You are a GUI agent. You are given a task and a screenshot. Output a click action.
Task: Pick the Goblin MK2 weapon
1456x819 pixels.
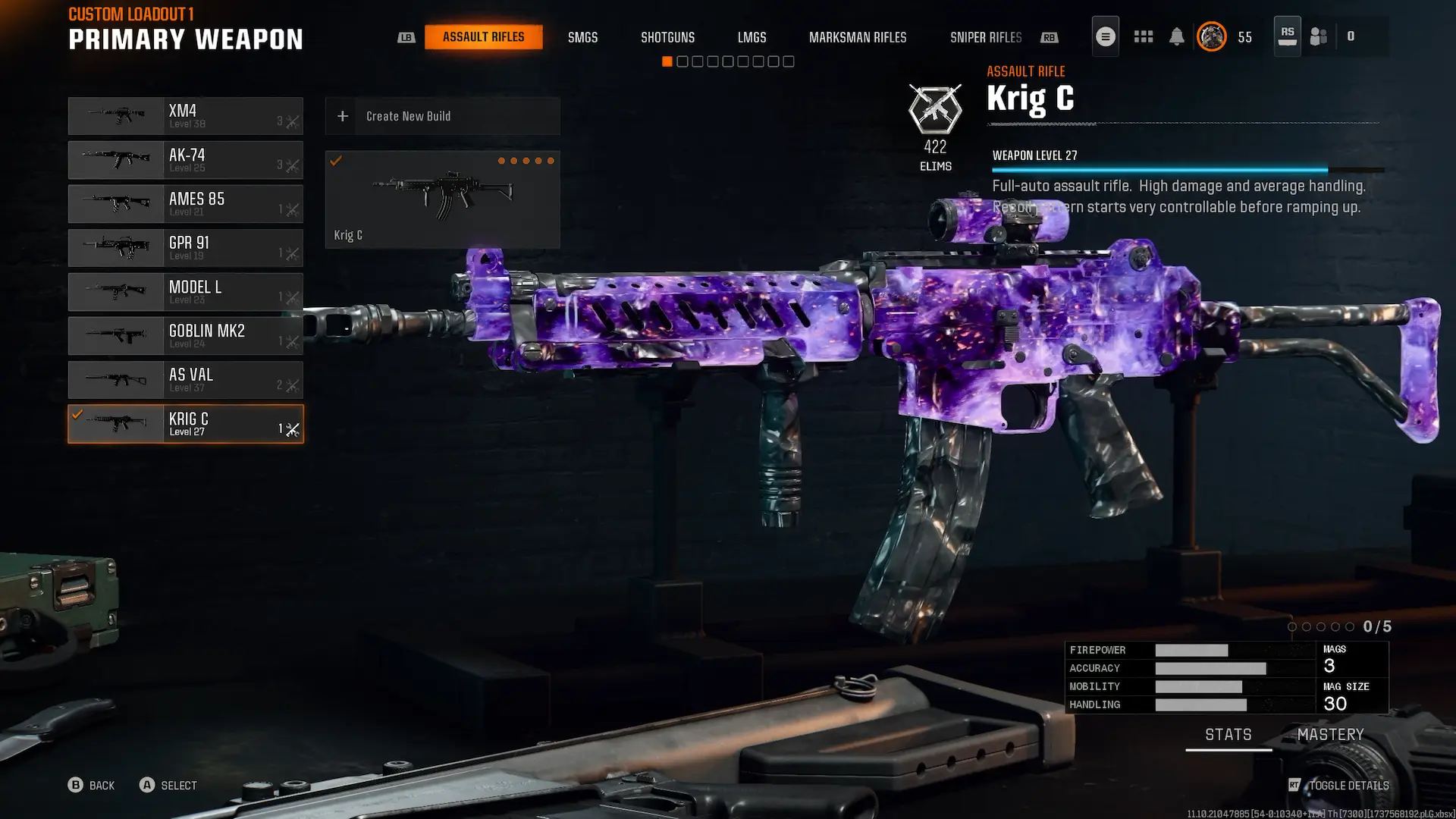186,336
